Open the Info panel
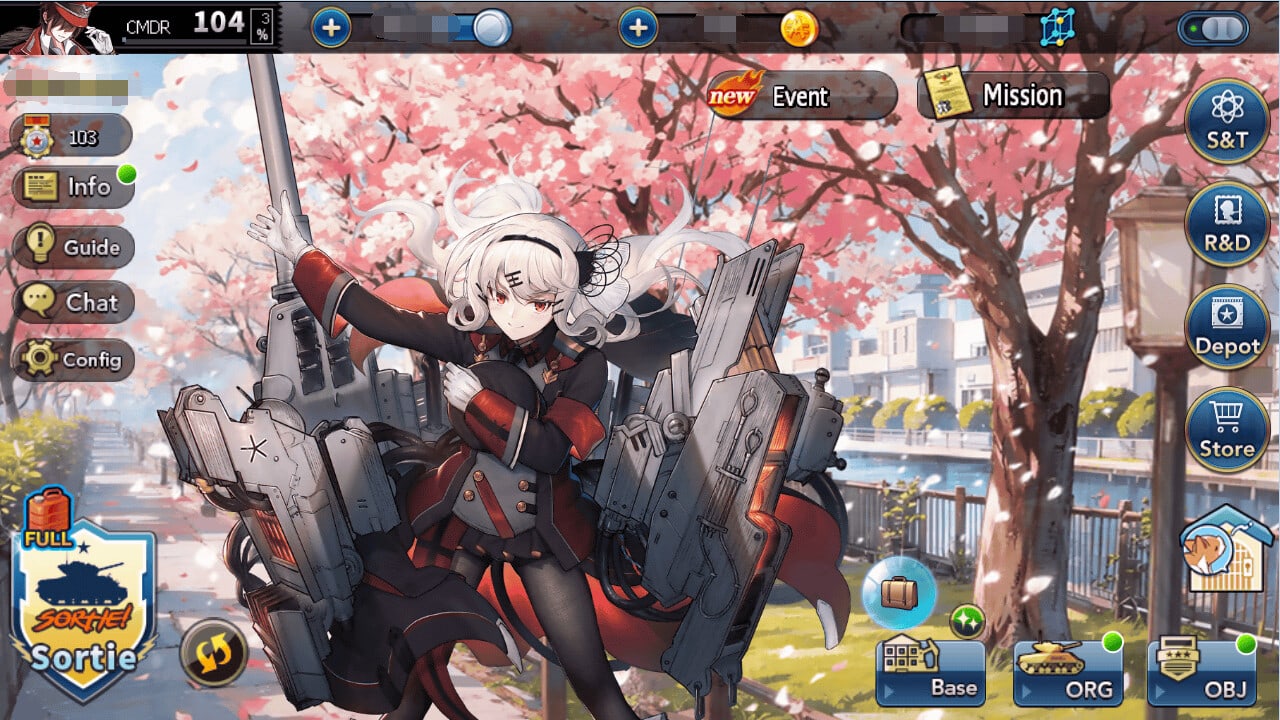 tap(73, 187)
